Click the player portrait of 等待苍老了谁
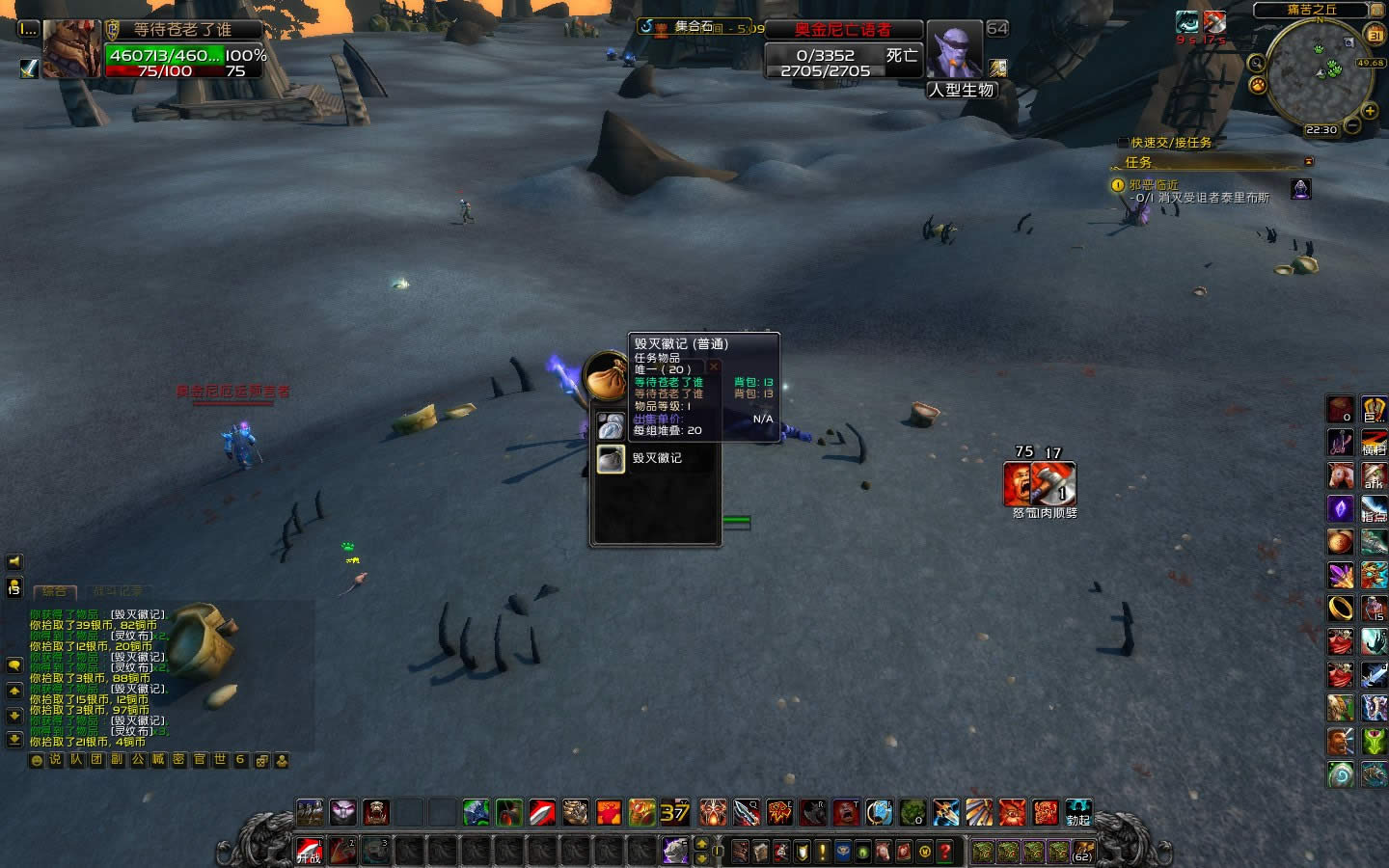This screenshot has height=868, width=1389. pyautogui.click(x=72, y=48)
